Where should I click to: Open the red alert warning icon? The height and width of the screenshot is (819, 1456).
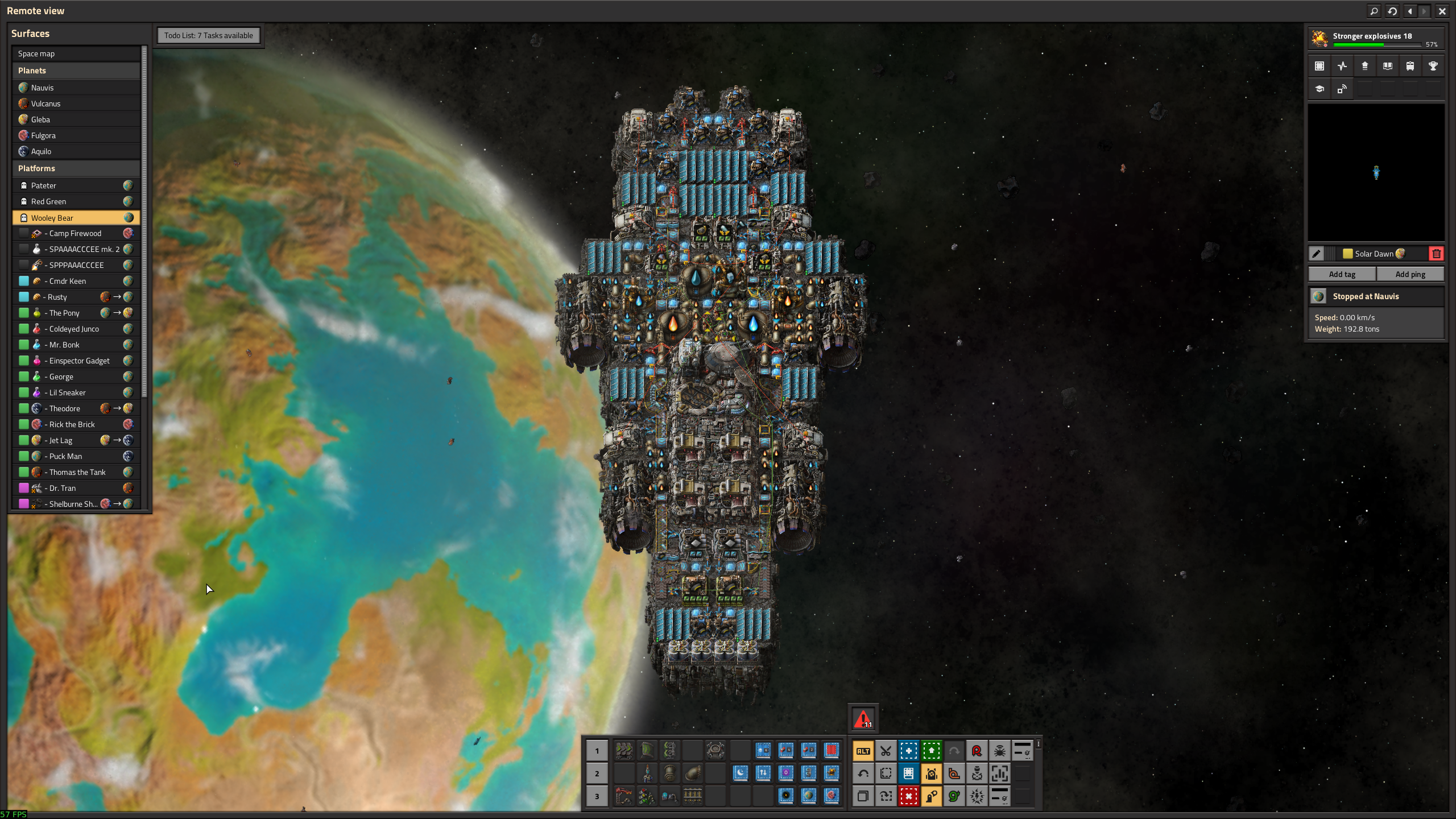(x=863, y=719)
